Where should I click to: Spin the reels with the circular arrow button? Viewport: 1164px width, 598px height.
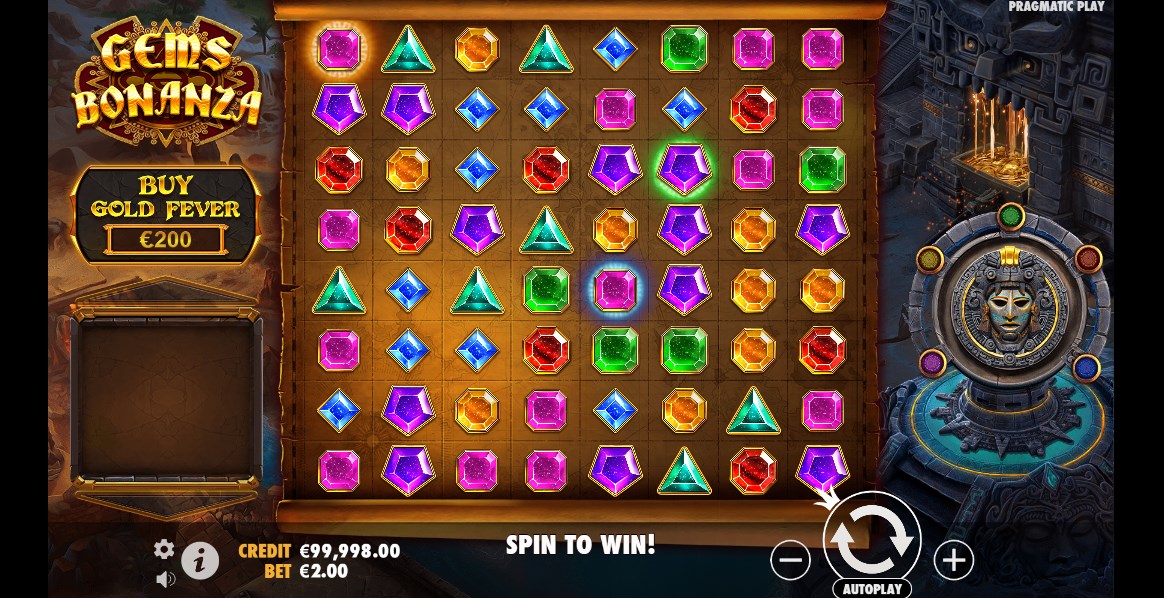click(x=871, y=539)
